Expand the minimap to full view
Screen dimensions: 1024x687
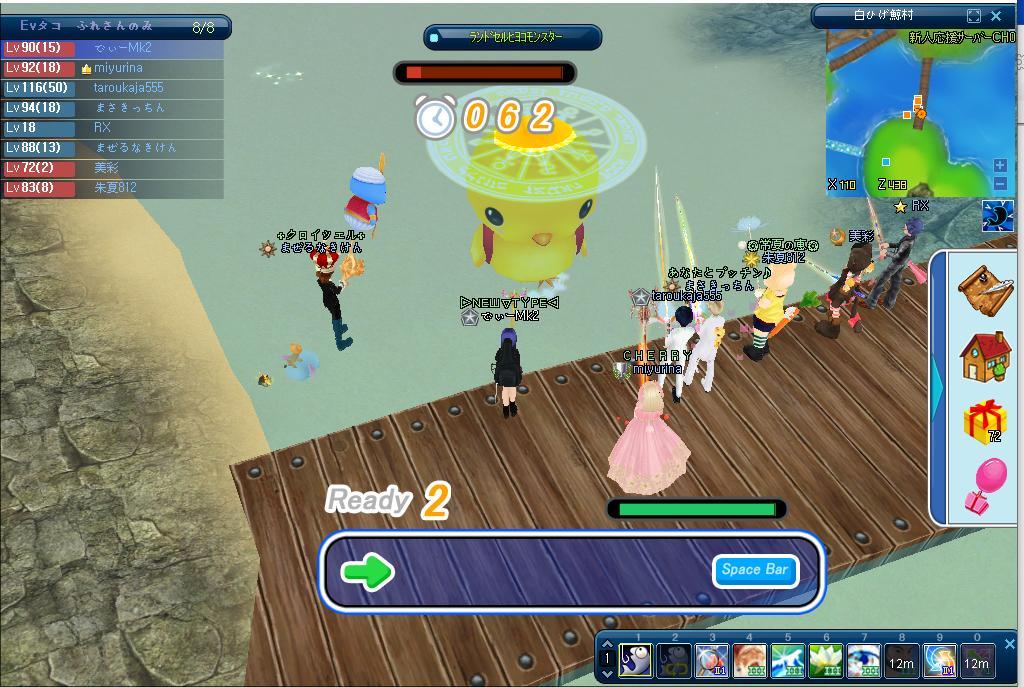pyautogui.click(x=974, y=16)
